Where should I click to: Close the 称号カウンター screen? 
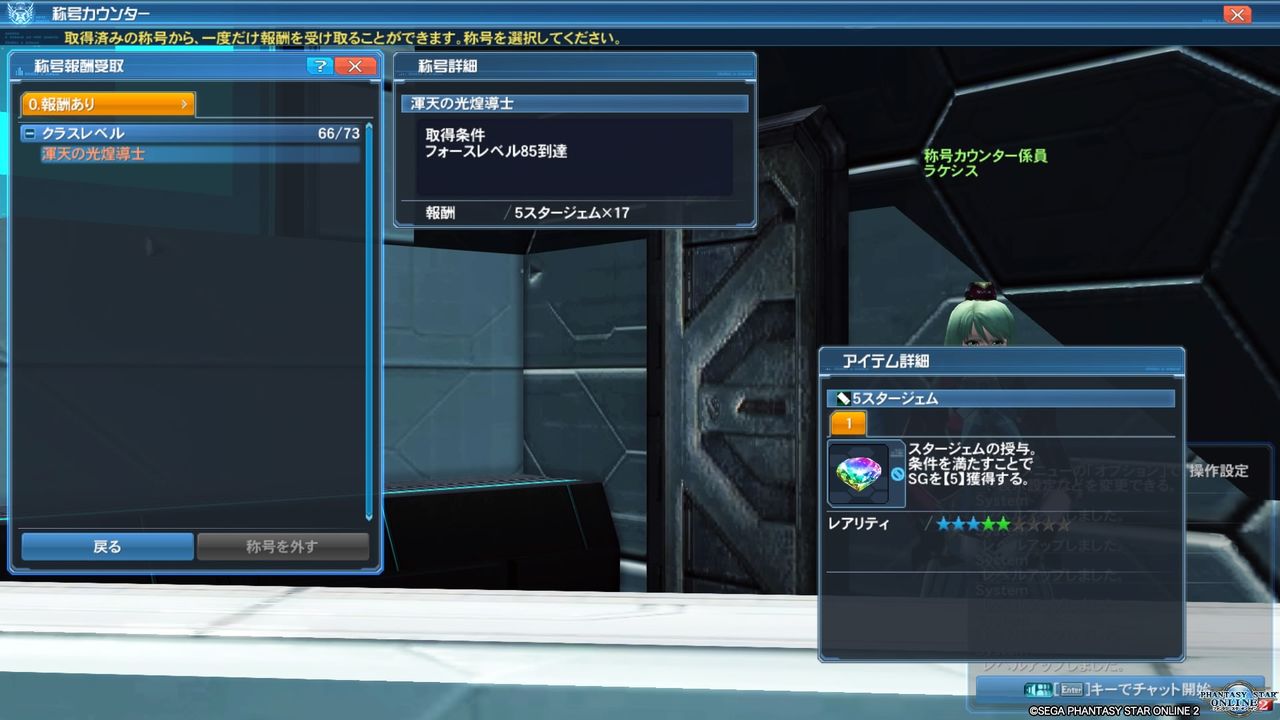tap(1236, 13)
